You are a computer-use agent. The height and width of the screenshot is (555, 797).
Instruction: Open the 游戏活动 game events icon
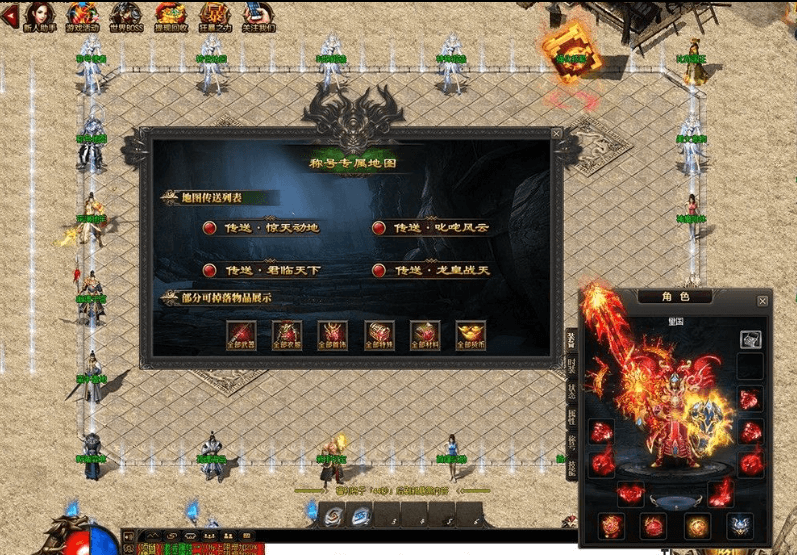coord(83,15)
